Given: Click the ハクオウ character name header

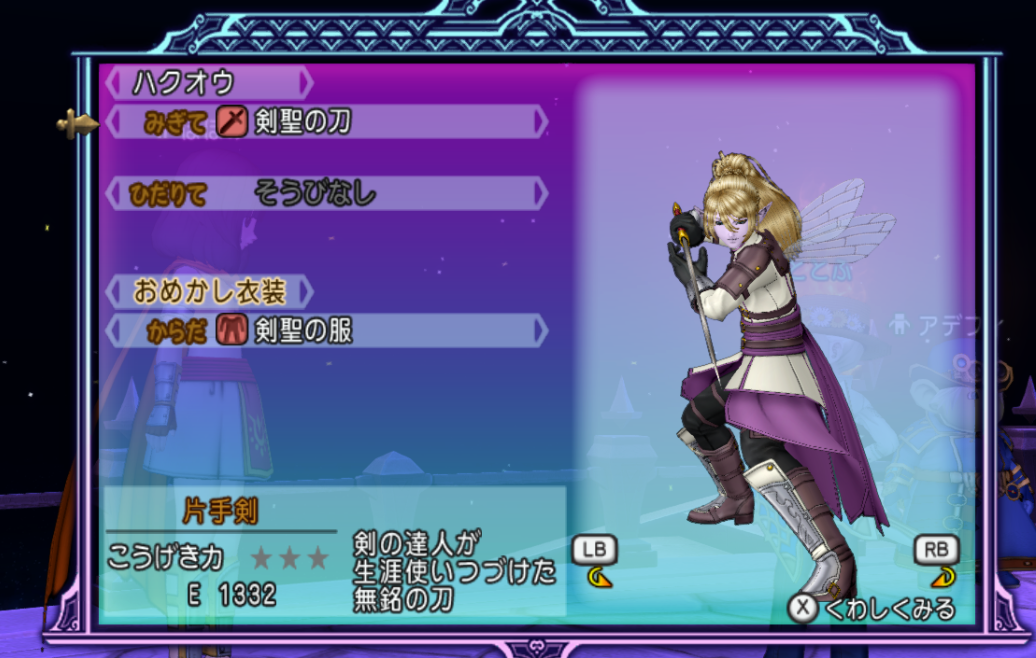Looking at the screenshot, I should pos(208,82).
